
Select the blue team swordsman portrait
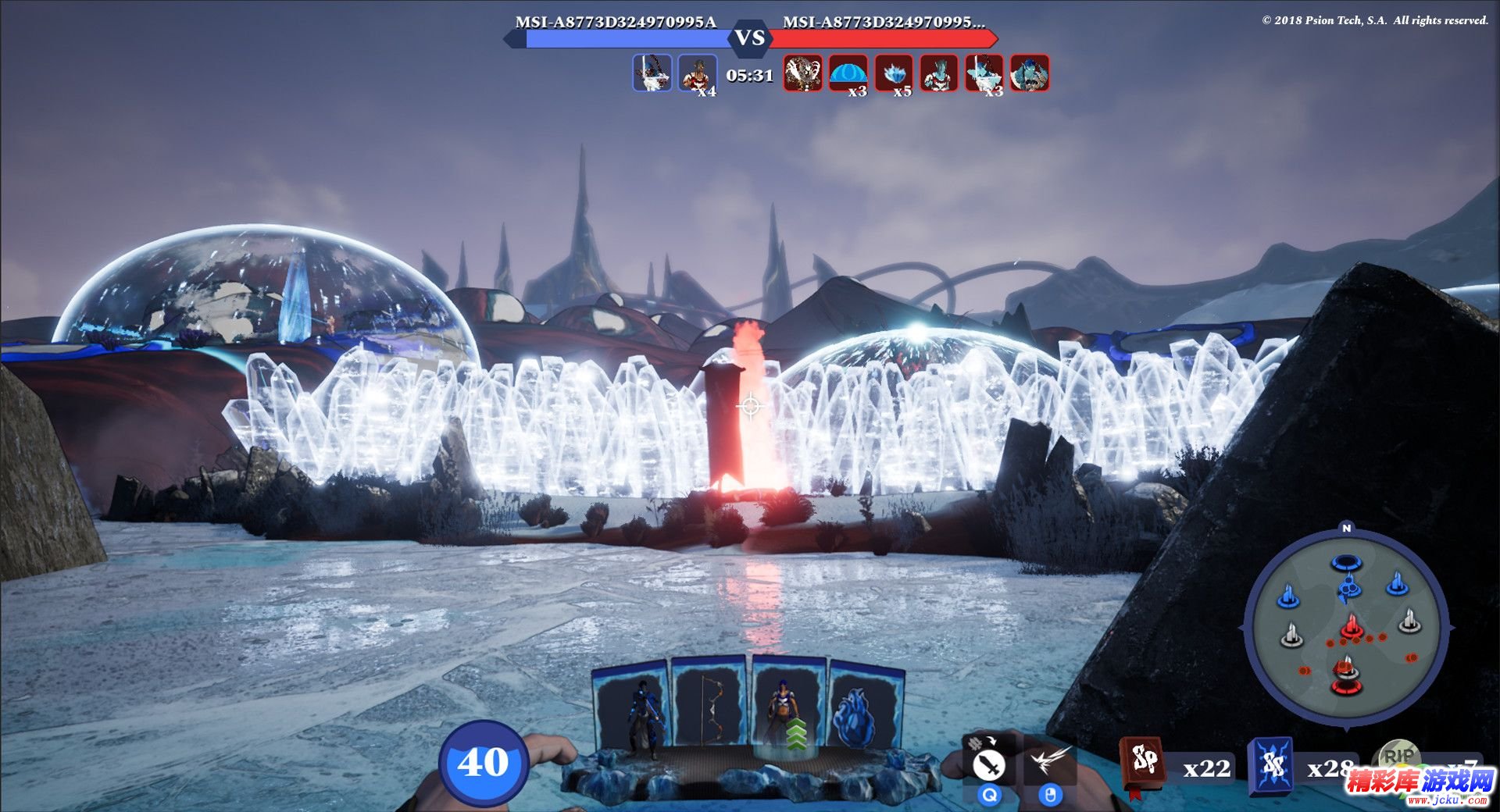click(x=652, y=73)
